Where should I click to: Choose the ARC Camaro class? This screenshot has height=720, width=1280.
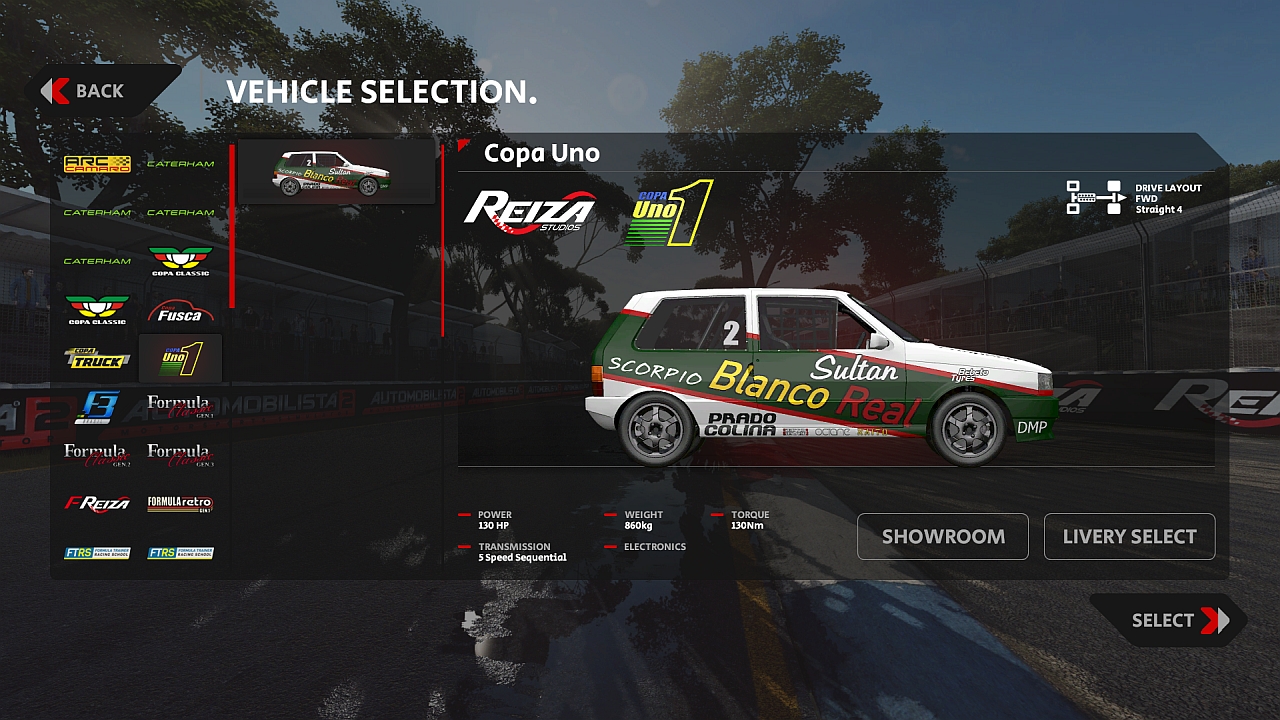(97, 164)
